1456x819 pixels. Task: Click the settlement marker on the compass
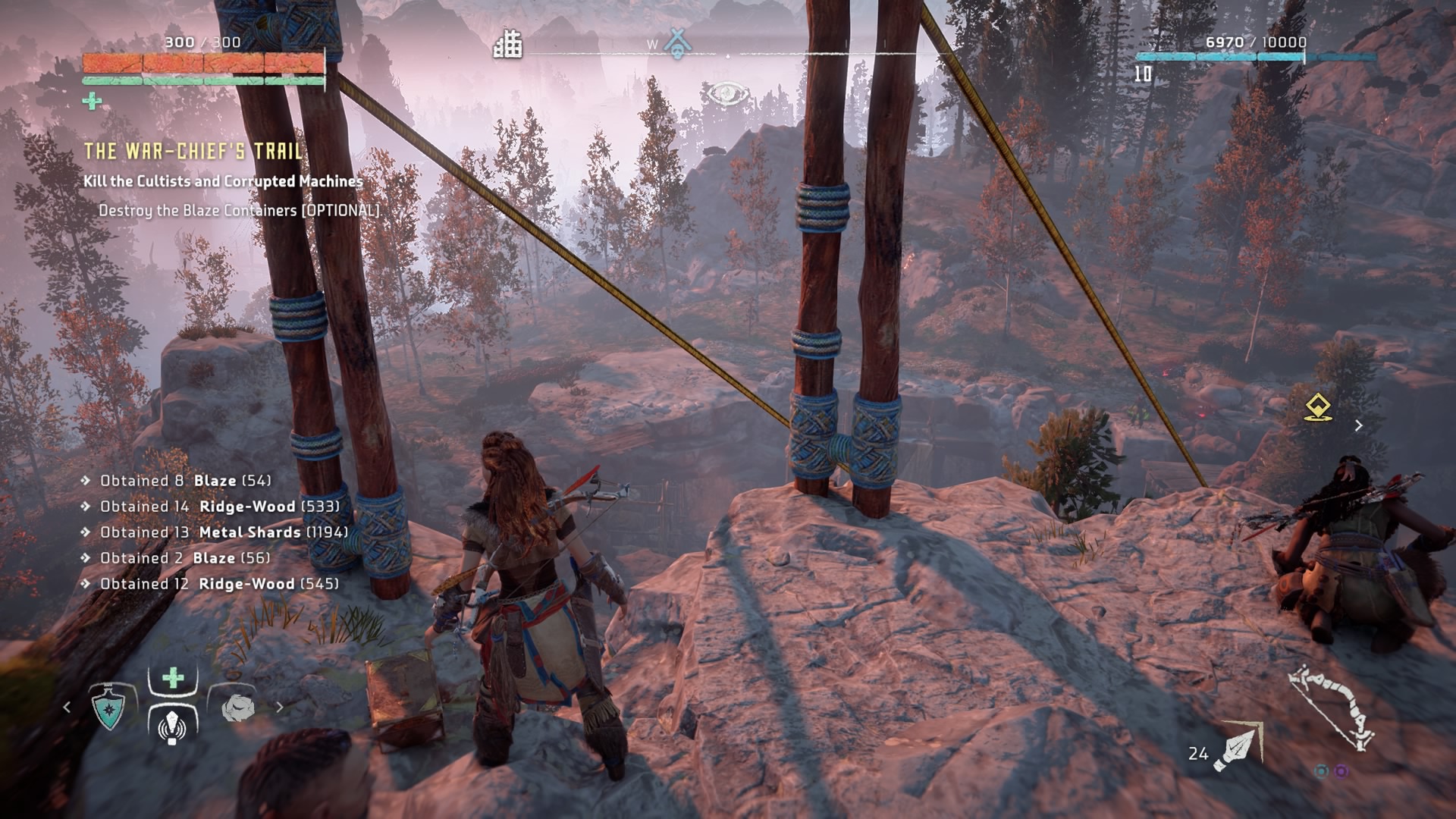(x=508, y=44)
